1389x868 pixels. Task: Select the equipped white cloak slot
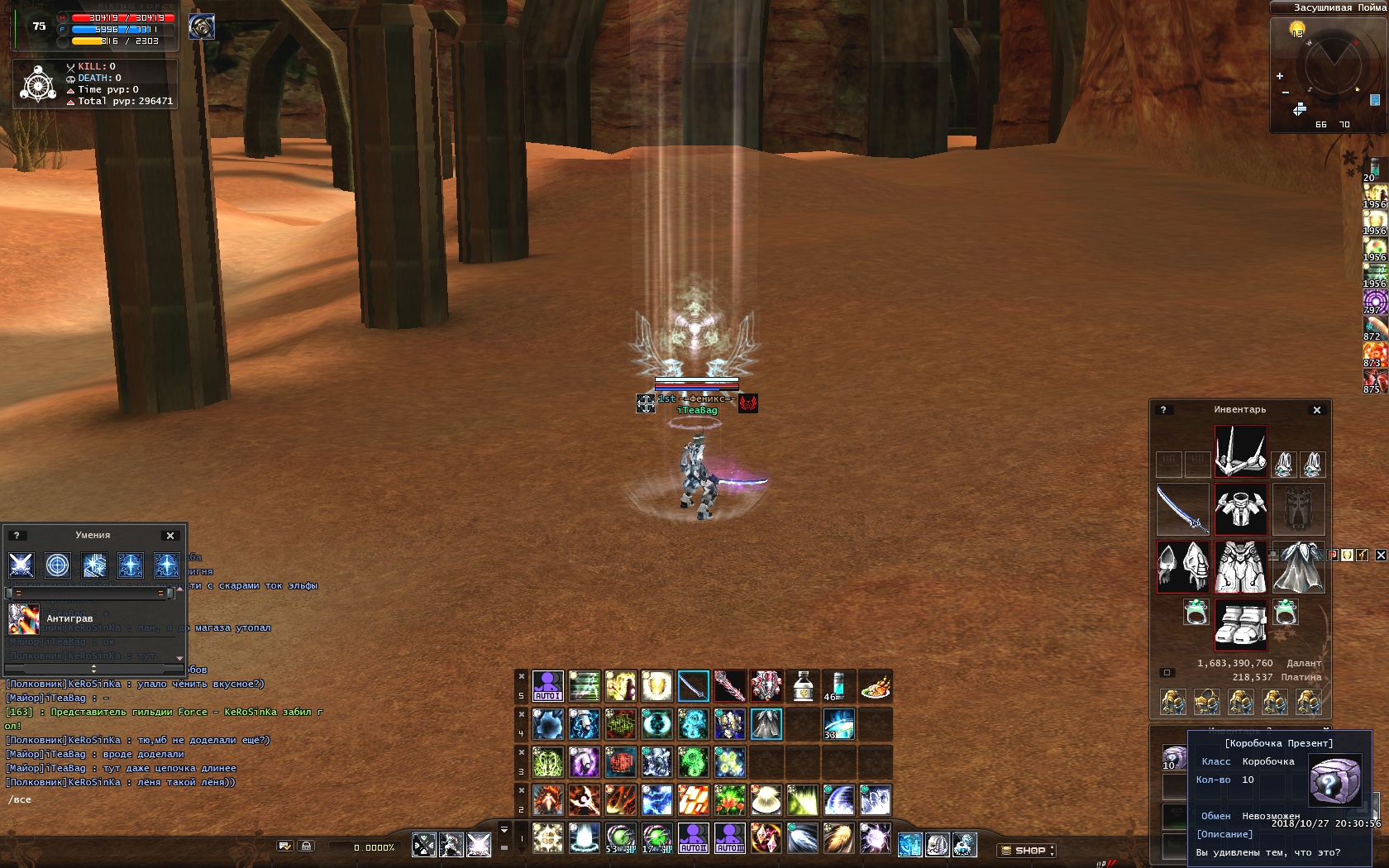[1299, 567]
